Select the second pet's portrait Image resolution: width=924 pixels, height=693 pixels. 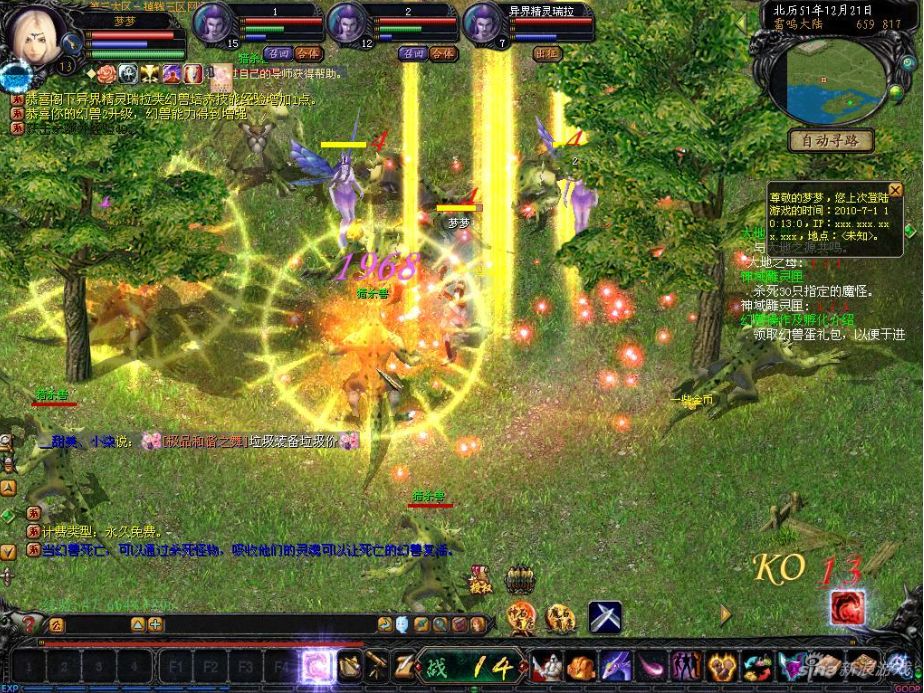[350, 24]
